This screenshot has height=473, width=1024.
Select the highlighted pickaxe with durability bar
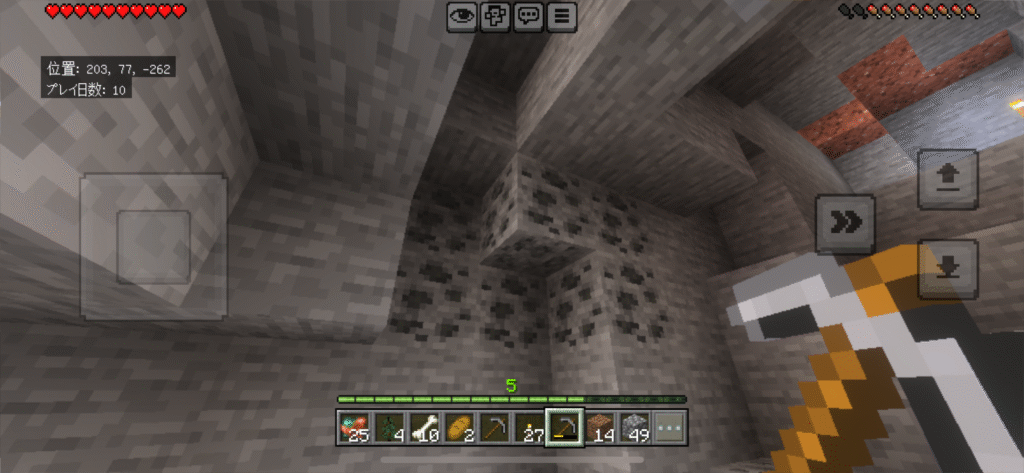click(x=564, y=428)
